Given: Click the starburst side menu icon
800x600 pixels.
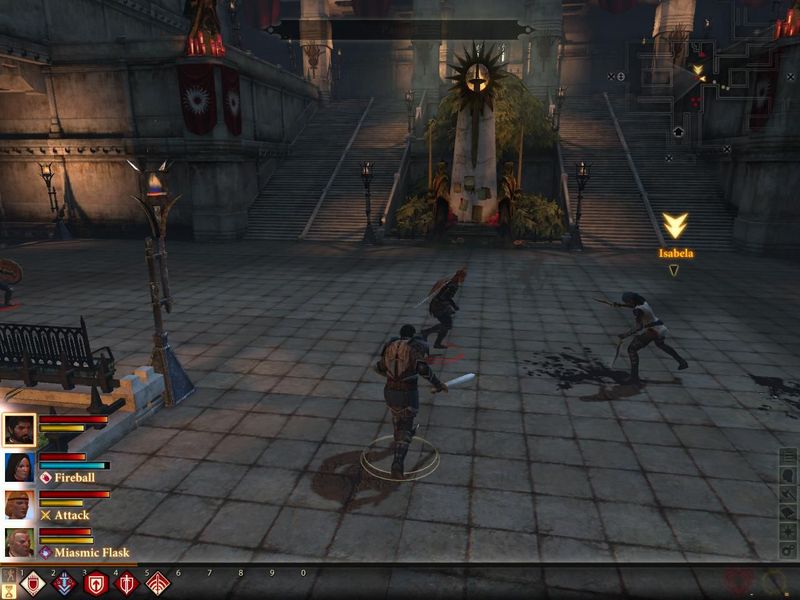Looking at the screenshot, I should tap(789, 532).
